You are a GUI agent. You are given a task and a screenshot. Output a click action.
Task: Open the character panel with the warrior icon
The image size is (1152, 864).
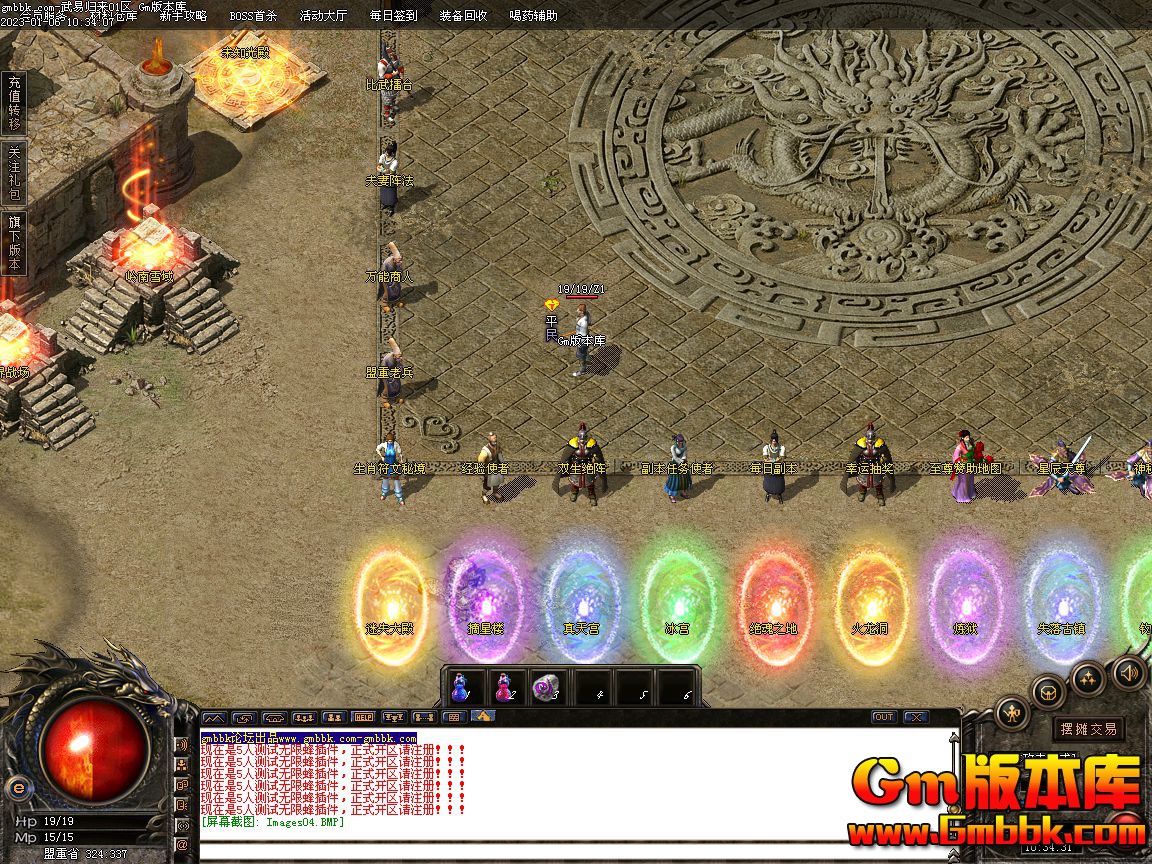(x=1012, y=713)
